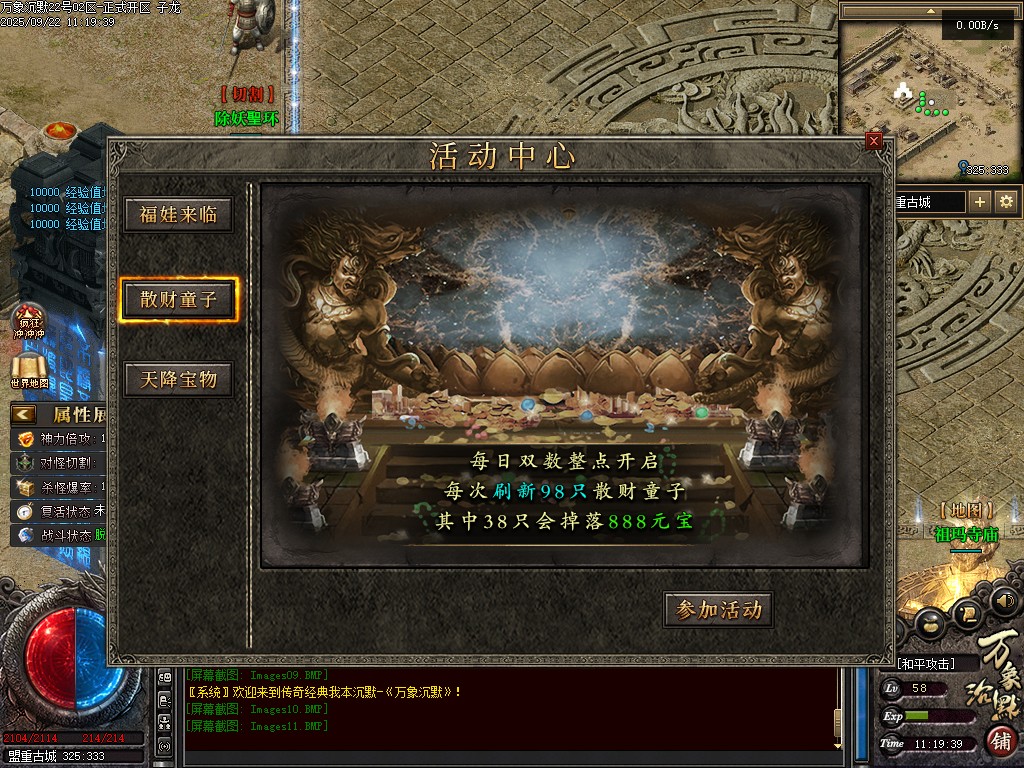Switch to the 散财童子 activity
Image resolution: width=1024 pixels, height=768 pixels.
(x=178, y=299)
